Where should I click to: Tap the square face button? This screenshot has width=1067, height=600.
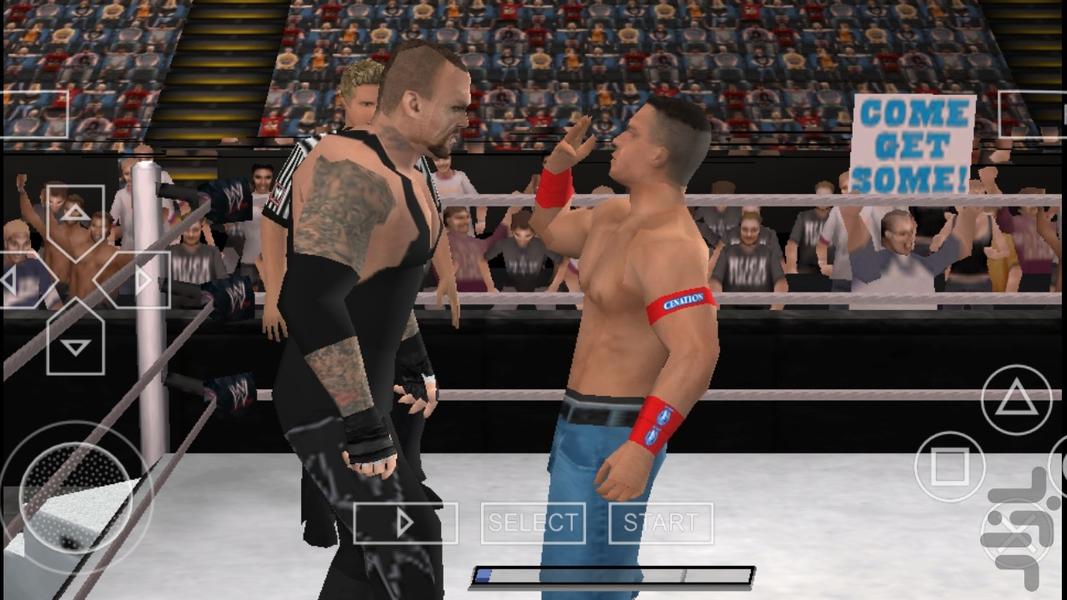949,467
